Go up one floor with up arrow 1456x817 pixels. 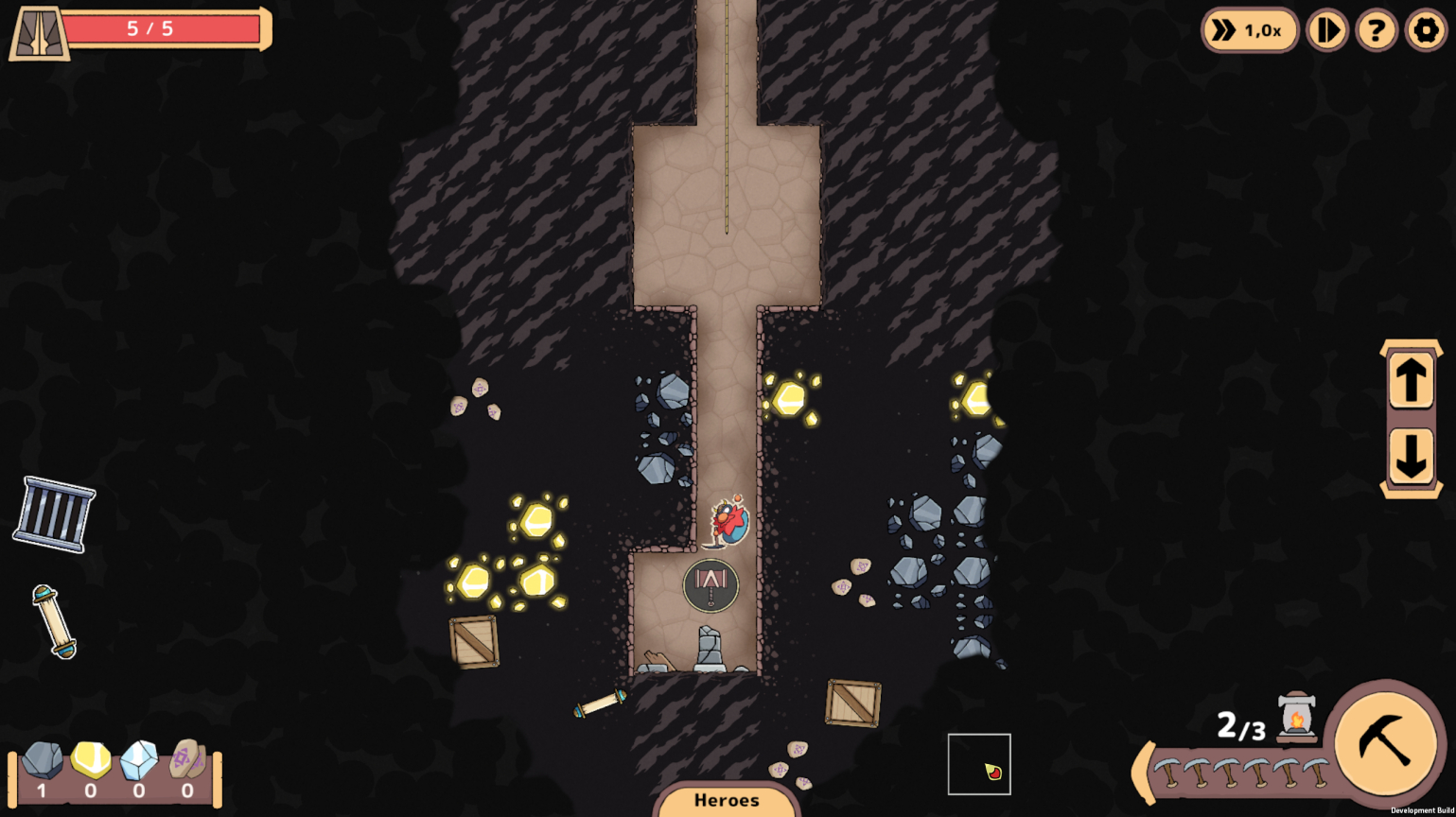1411,381
